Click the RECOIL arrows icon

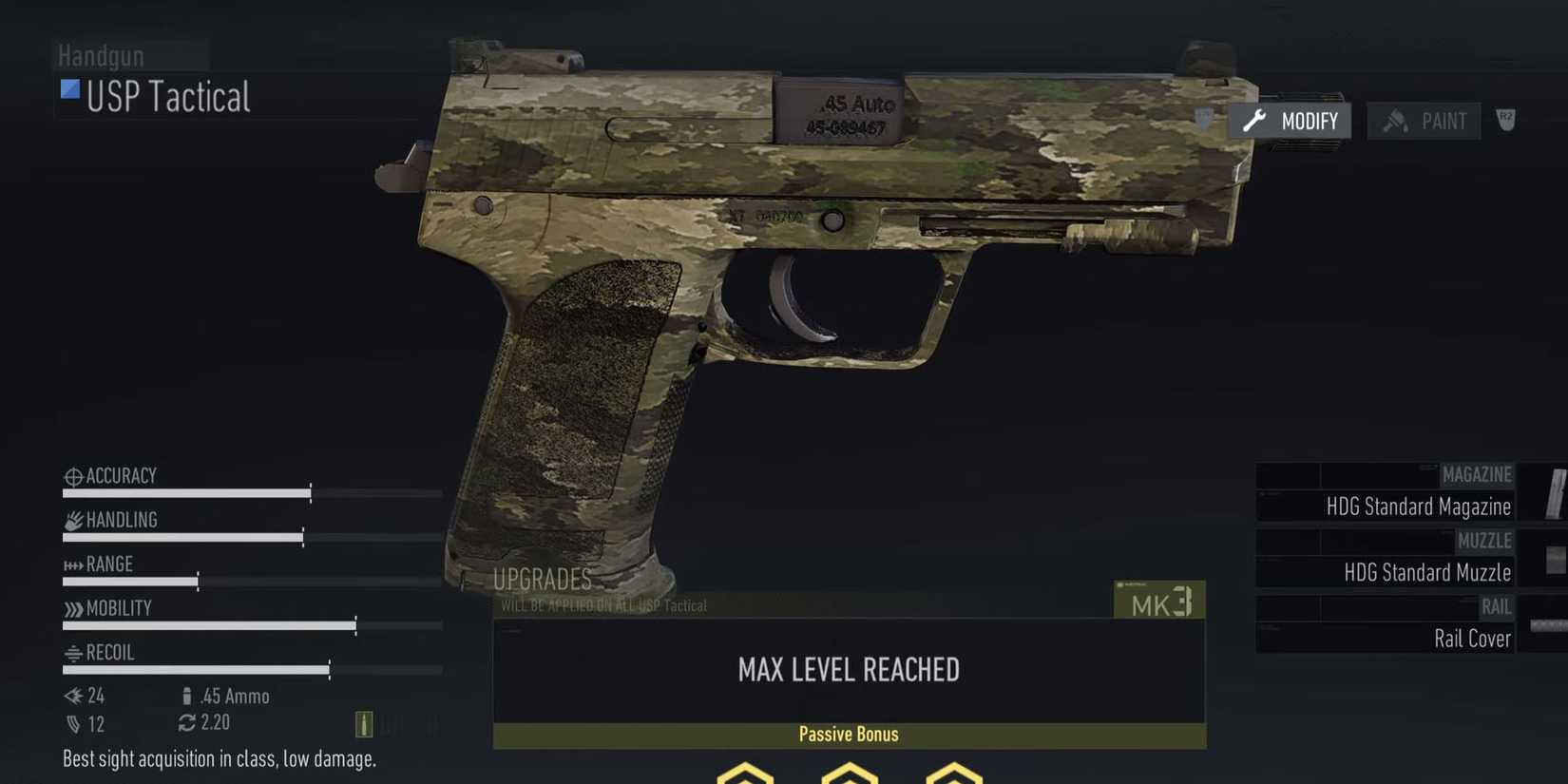point(73,653)
